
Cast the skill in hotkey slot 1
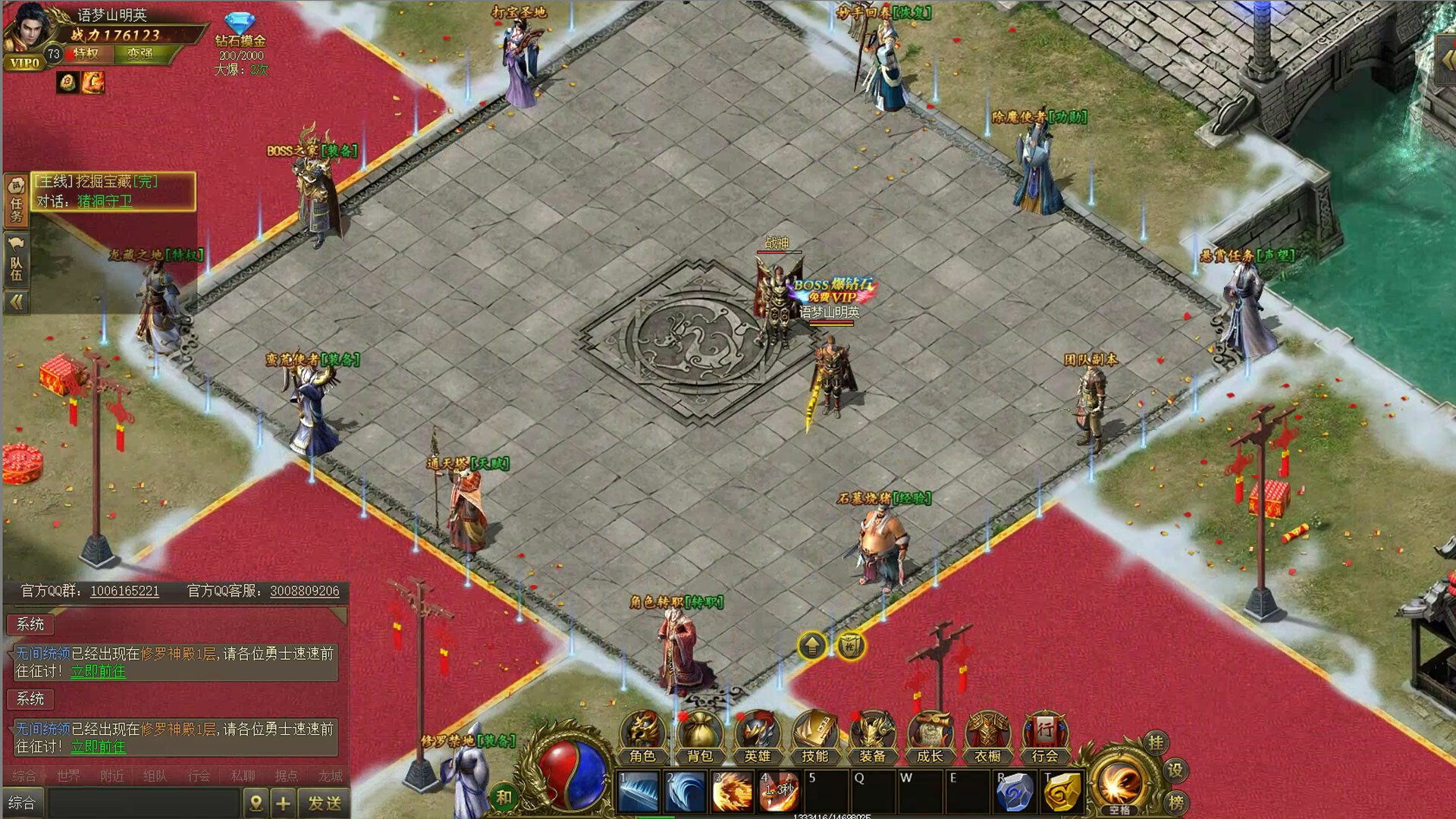(x=638, y=789)
